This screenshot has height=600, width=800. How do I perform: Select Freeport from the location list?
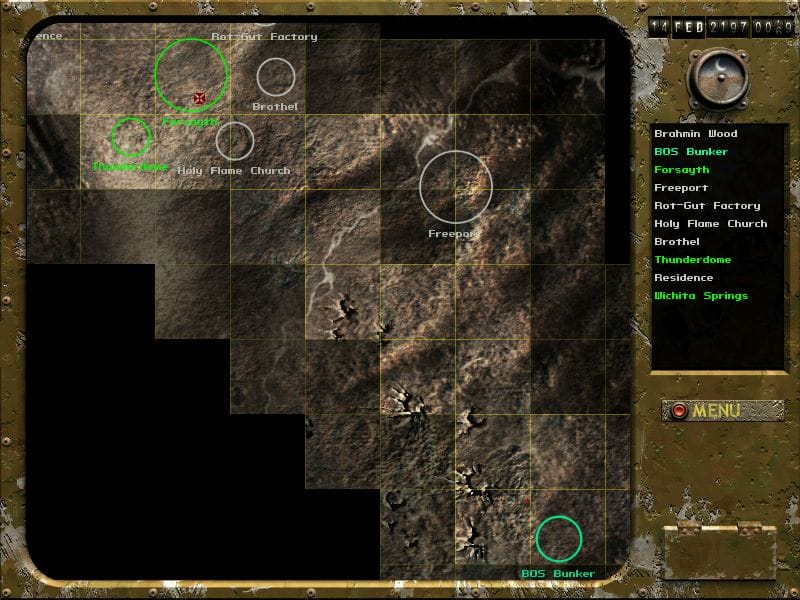(681, 188)
